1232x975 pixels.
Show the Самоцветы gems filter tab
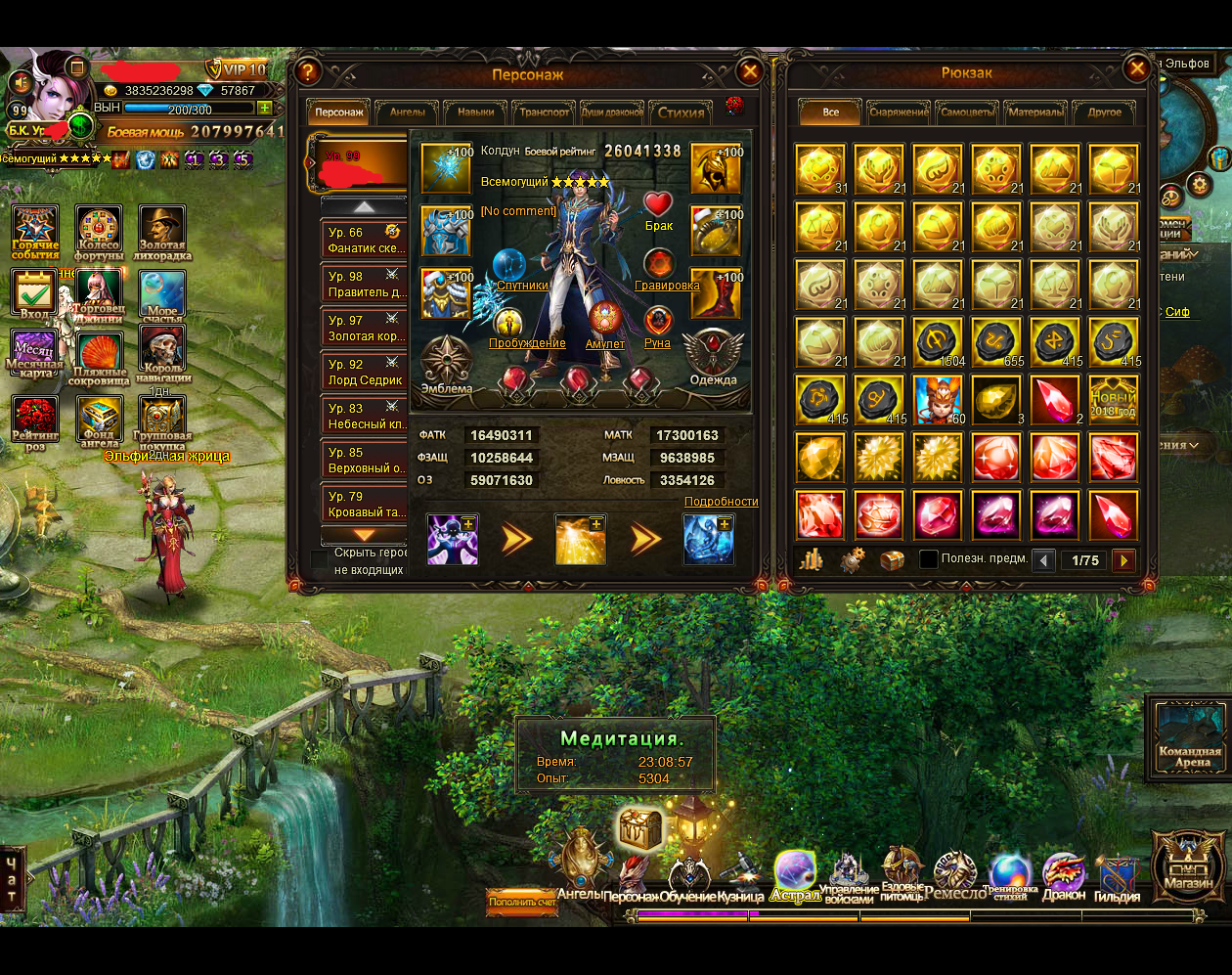coord(967,112)
